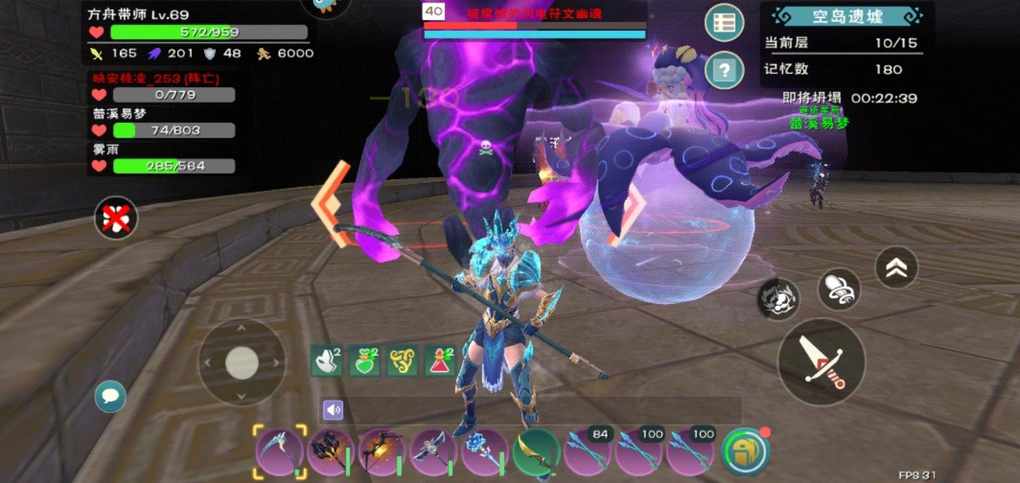Select the arrow stack showing 84
Viewport: 1020px width, 483px height.
tap(588, 451)
